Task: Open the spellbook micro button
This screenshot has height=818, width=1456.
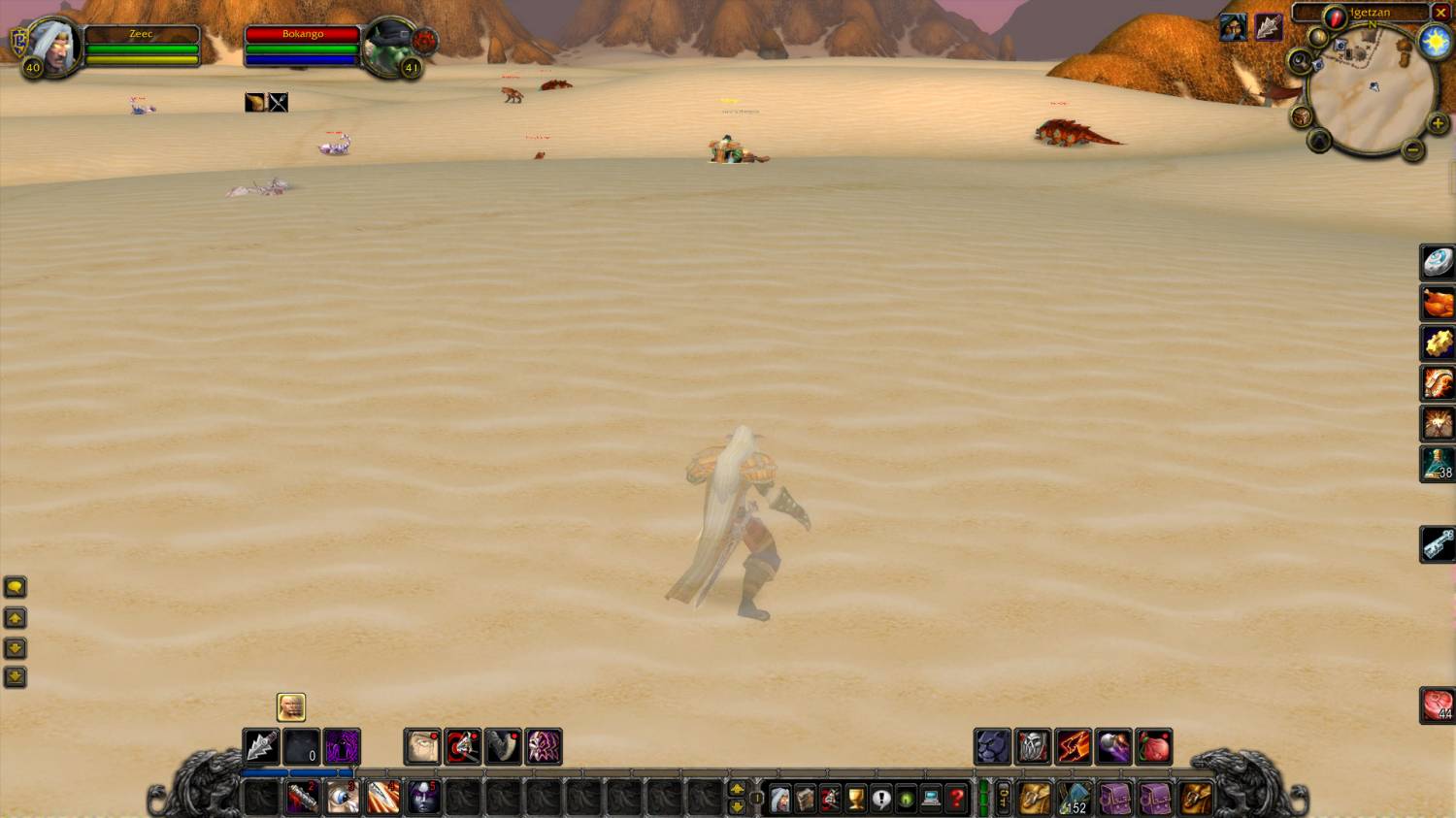Action: [x=805, y=799]
